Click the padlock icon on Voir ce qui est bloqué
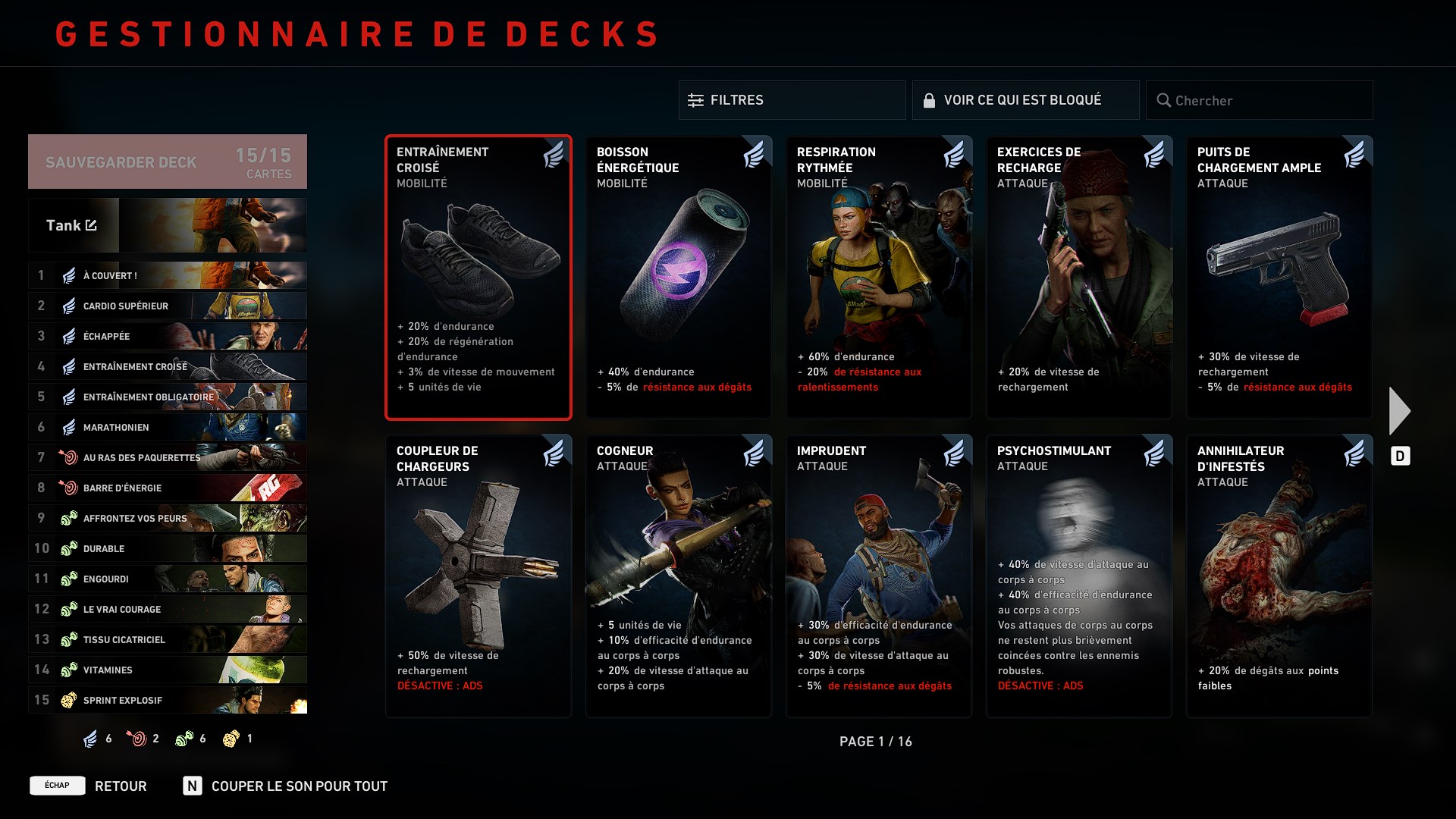This screenshot has width=1456, height=819. tap(930, 99)
